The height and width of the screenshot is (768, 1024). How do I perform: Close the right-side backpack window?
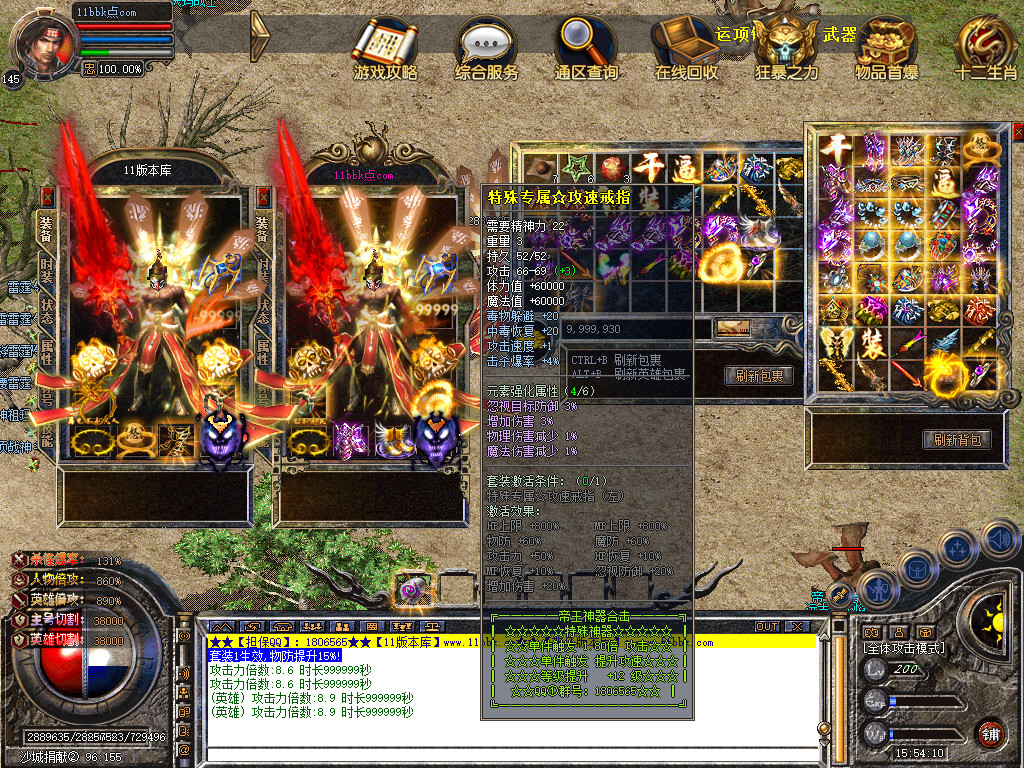pyautogui.click(x=1018, y=131)
